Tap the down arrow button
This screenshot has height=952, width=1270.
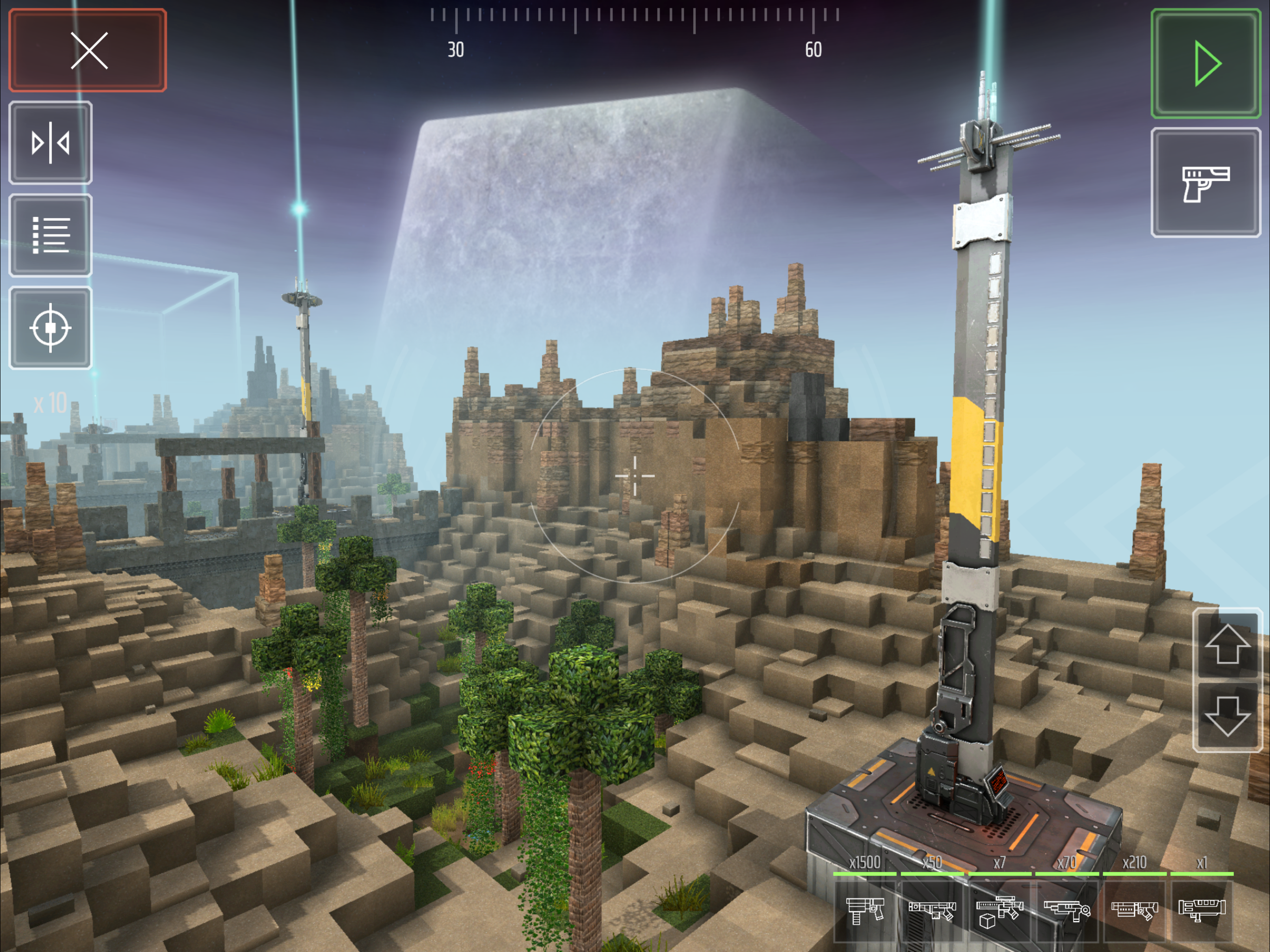(x=1227, y=715)
